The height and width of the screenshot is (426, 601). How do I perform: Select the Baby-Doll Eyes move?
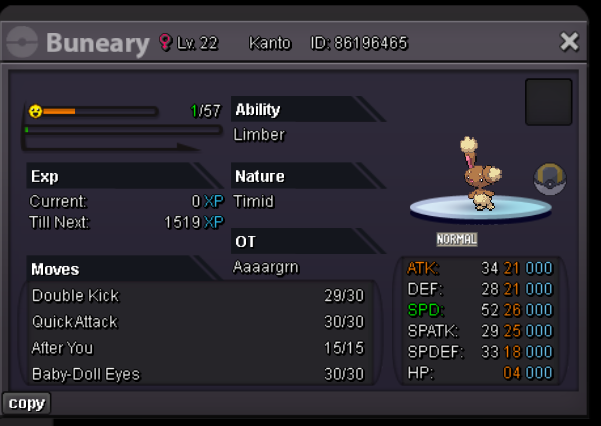(200, 374)
